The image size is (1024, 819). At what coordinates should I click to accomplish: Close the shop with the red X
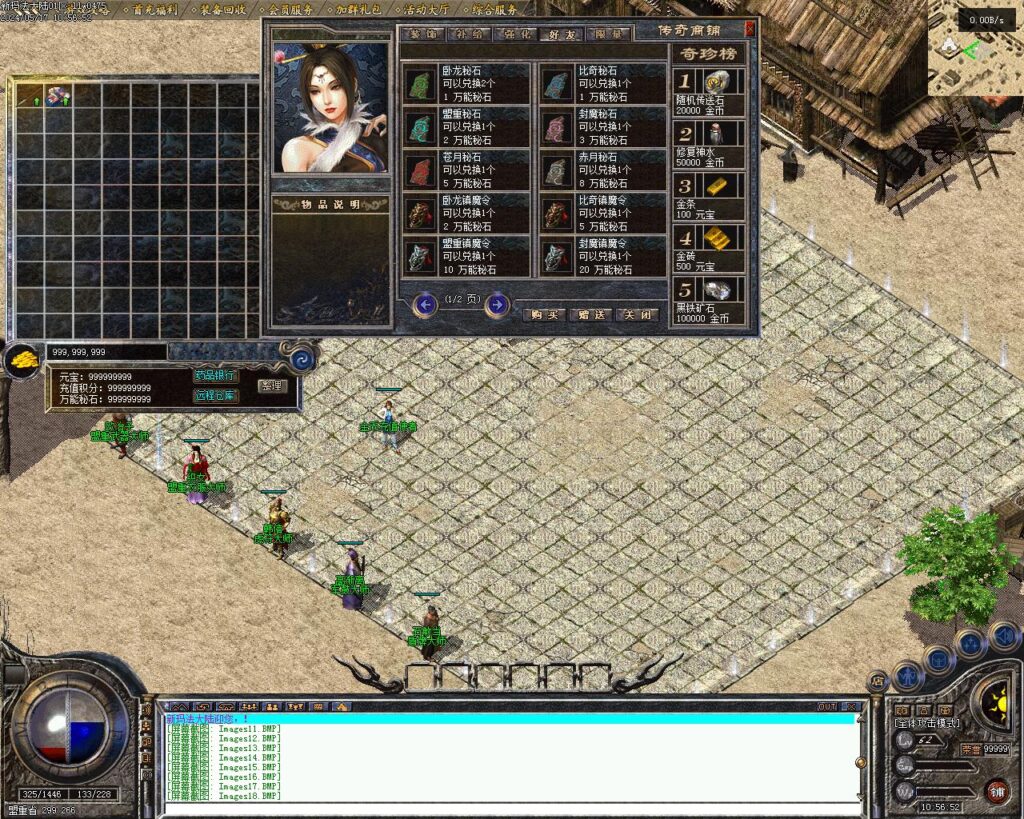pyautogui.click(x=751, y=29)
